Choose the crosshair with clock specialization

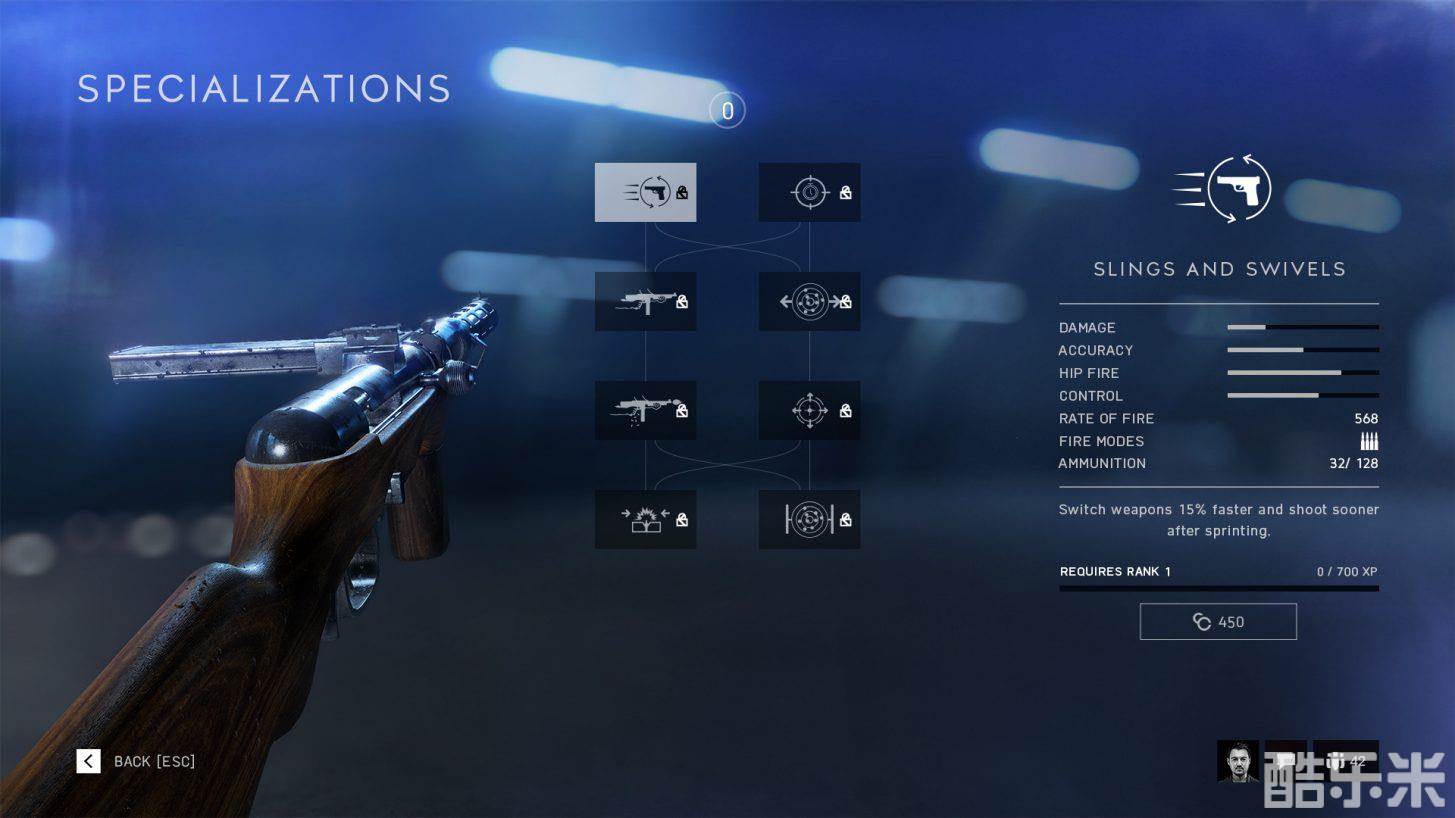(x=809, y=192)
